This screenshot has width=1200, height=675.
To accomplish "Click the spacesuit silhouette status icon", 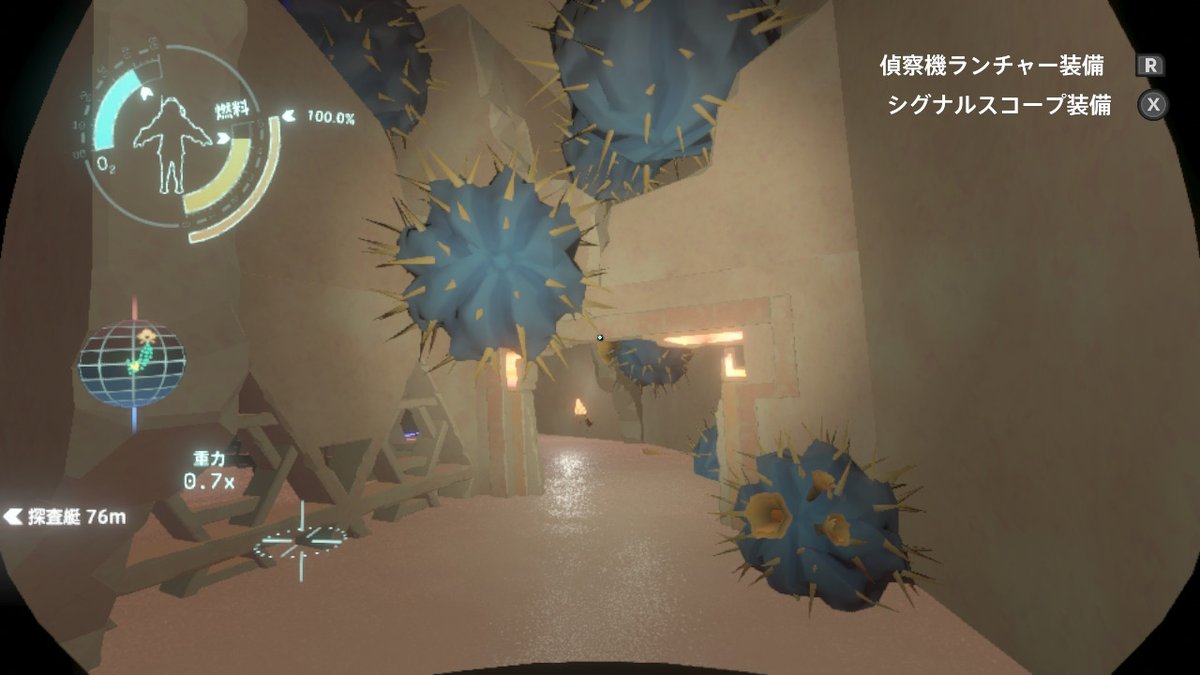I will [171, 145].
